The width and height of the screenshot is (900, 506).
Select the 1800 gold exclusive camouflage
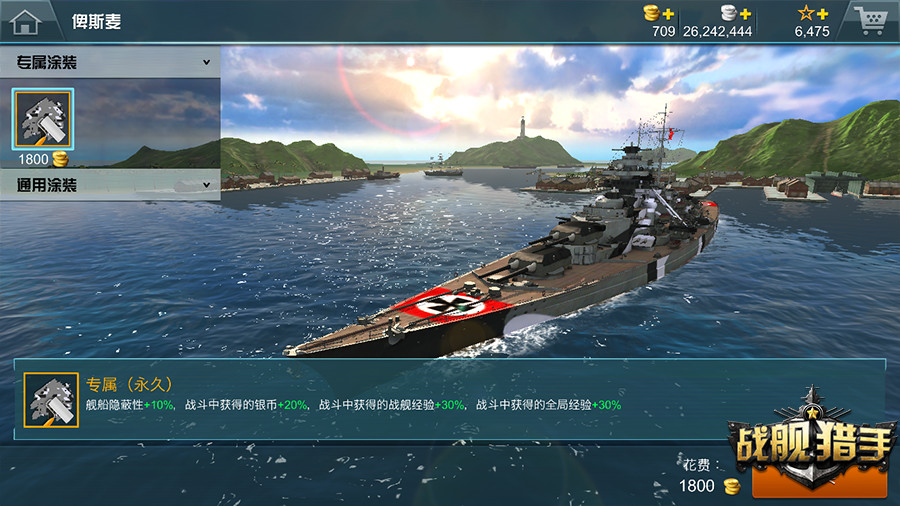42,119
